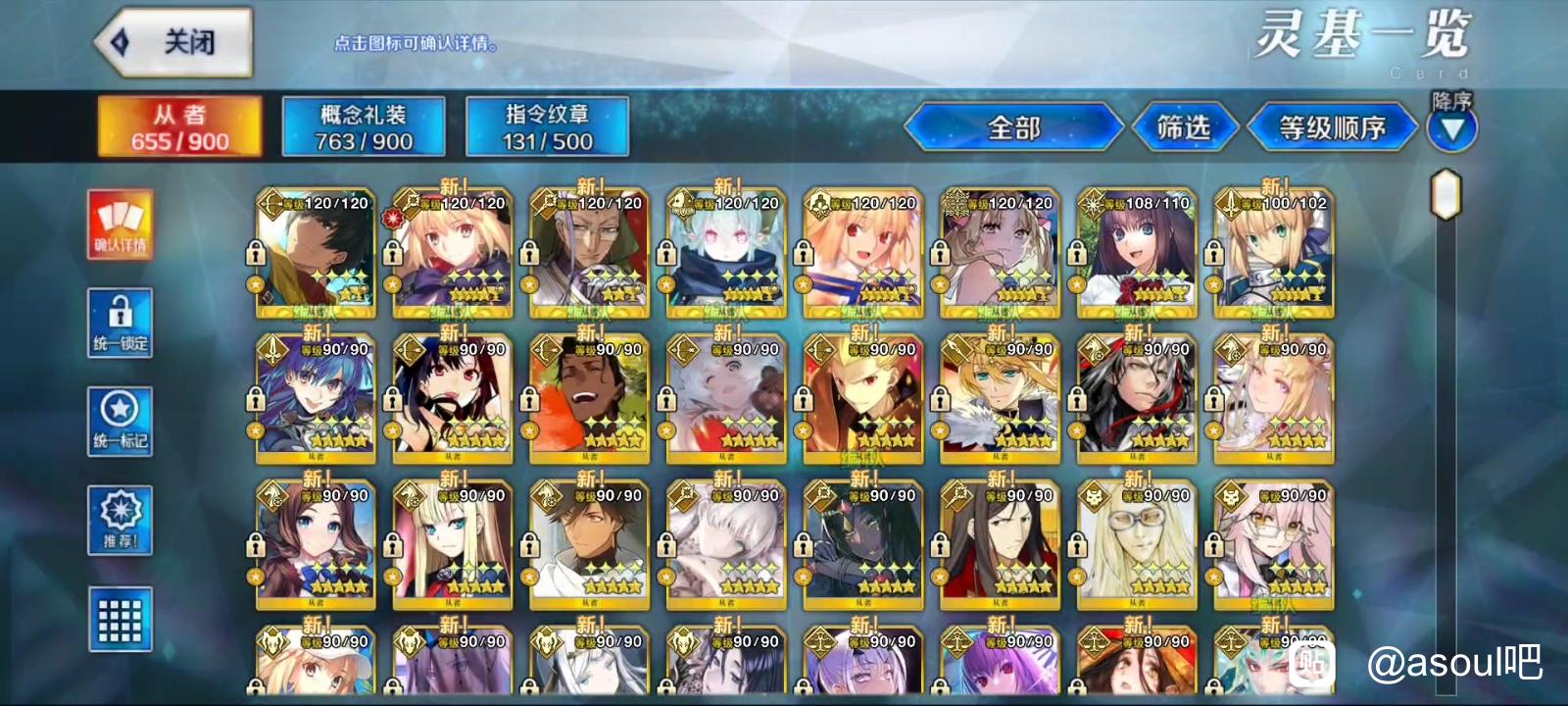Select the level 108/110 dark-haired servant card

tap(1137, 253)
